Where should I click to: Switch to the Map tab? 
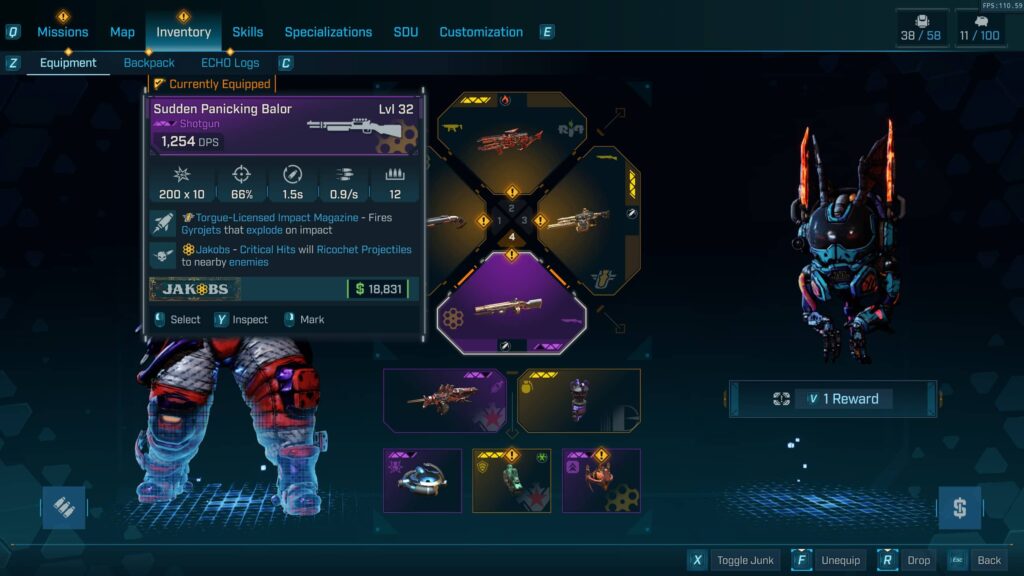122,32
